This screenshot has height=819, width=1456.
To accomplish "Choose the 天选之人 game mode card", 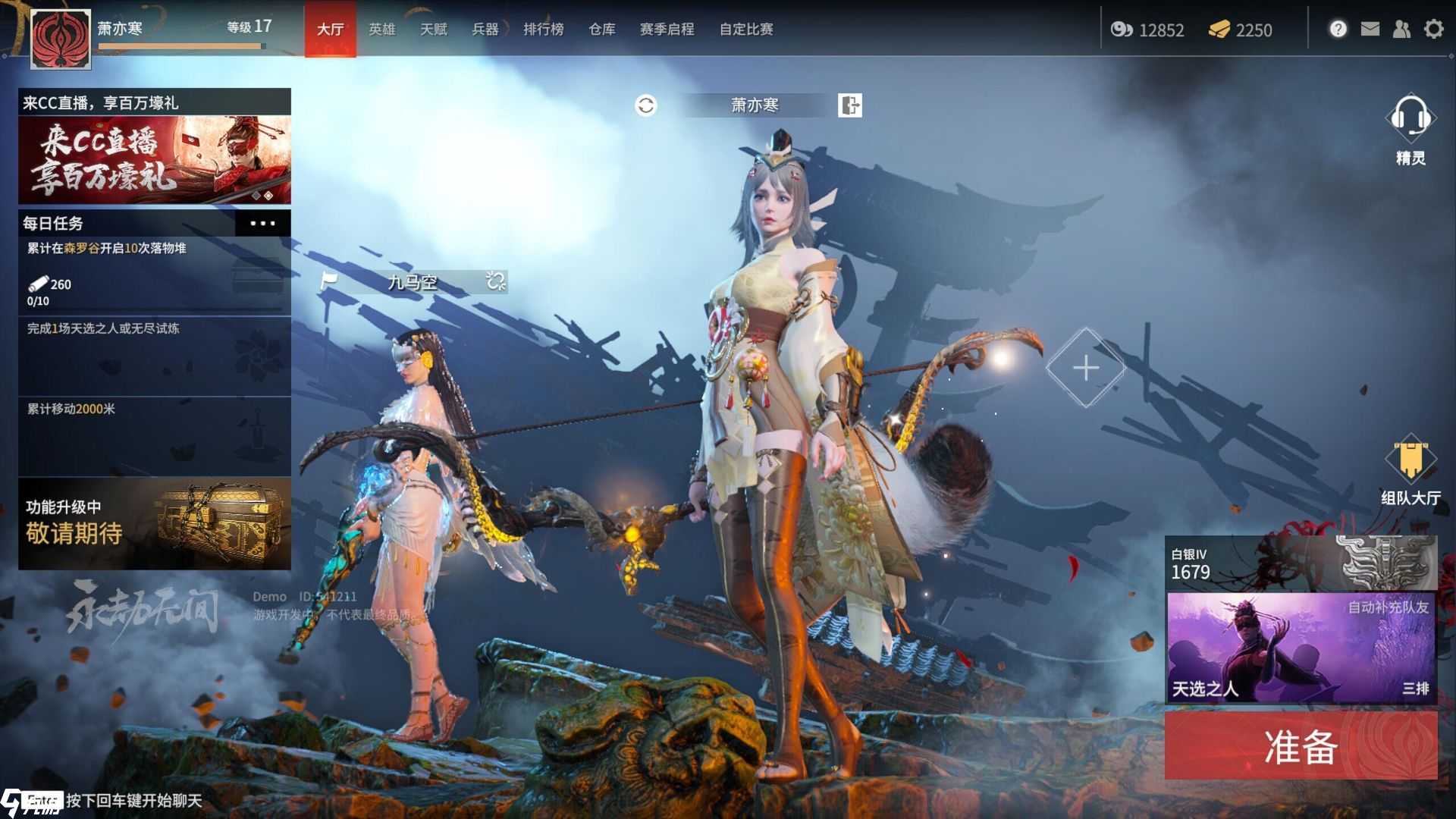I will tap(1301, 648).
